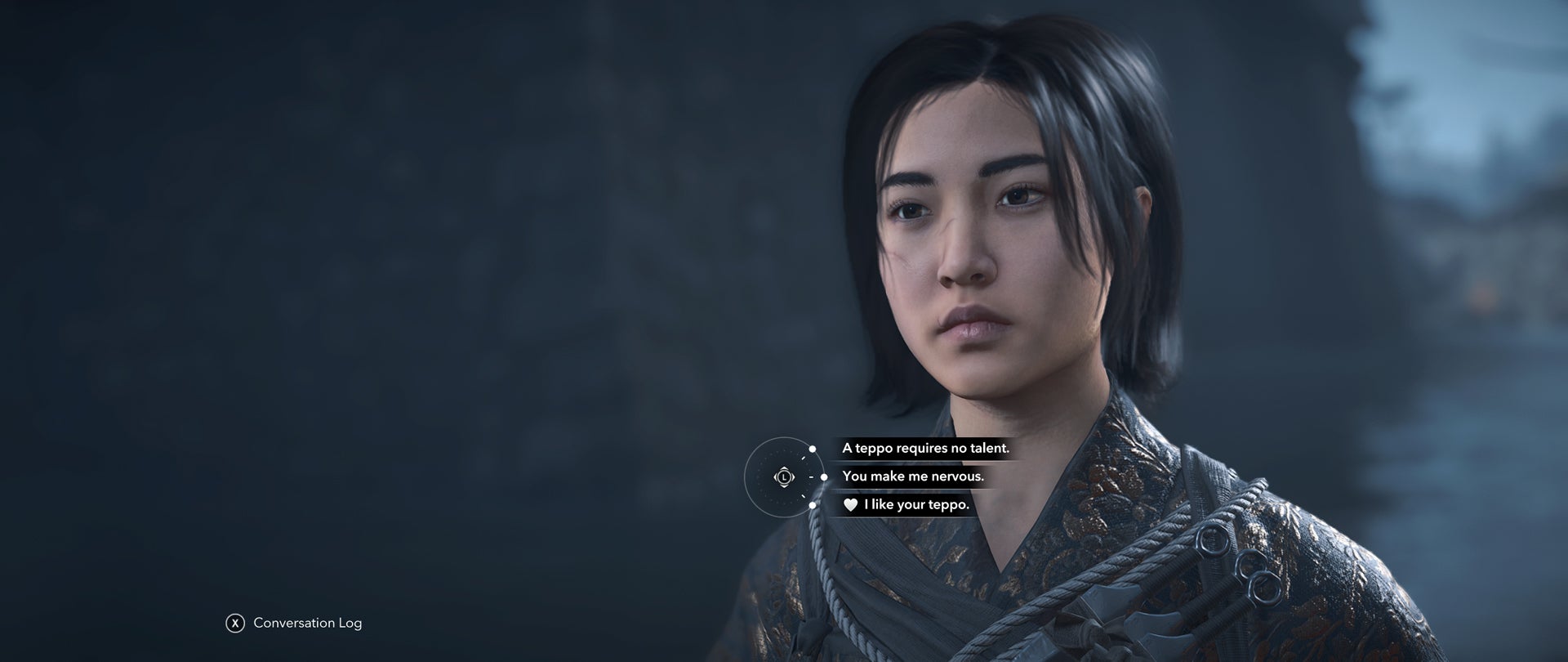
Task: Select the dot beside the bottom dialogue option
Action: coord(813,505)
